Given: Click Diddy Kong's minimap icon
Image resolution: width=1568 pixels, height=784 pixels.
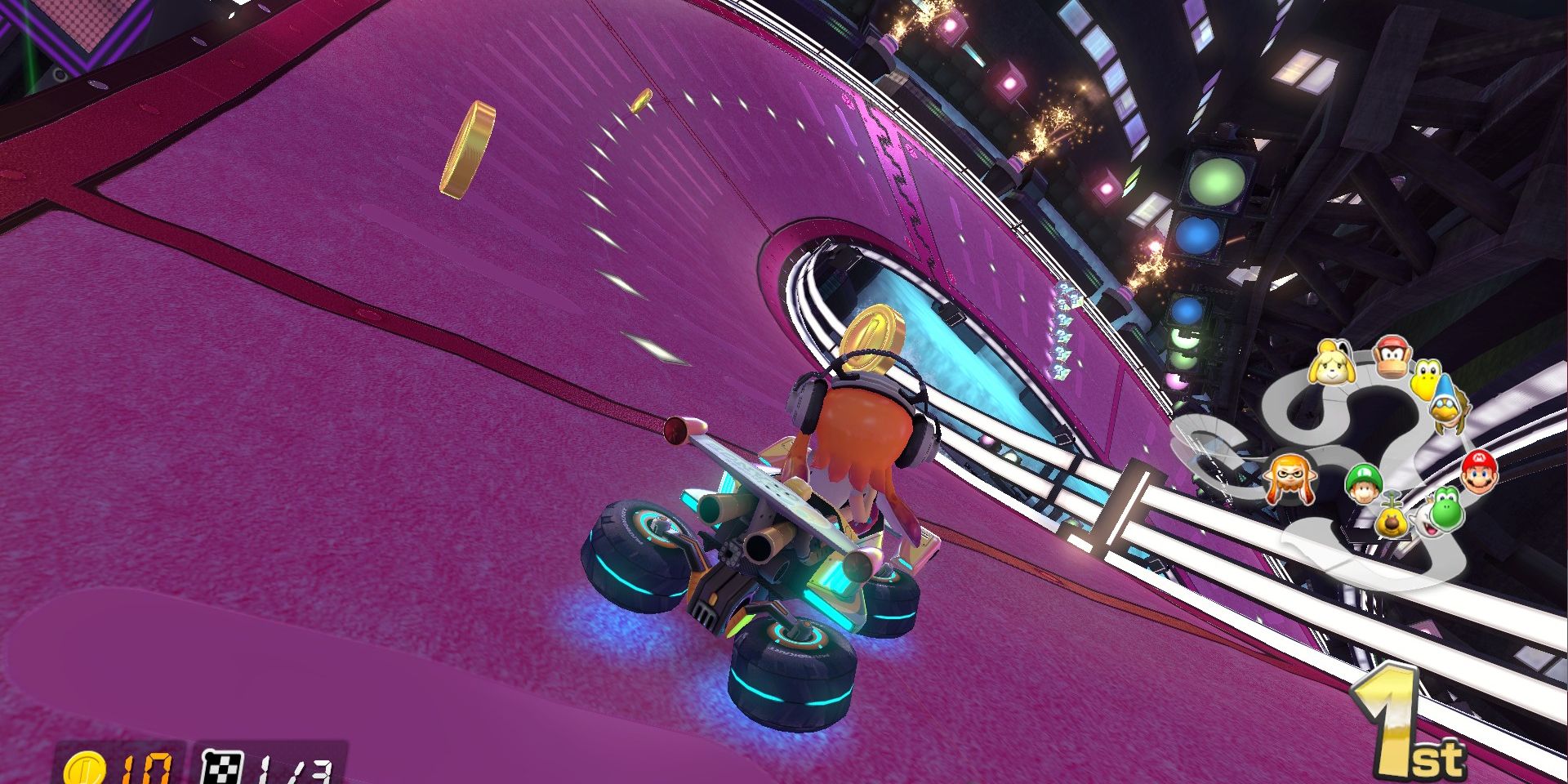Looking at the screenshot, I should point(1392,359).
